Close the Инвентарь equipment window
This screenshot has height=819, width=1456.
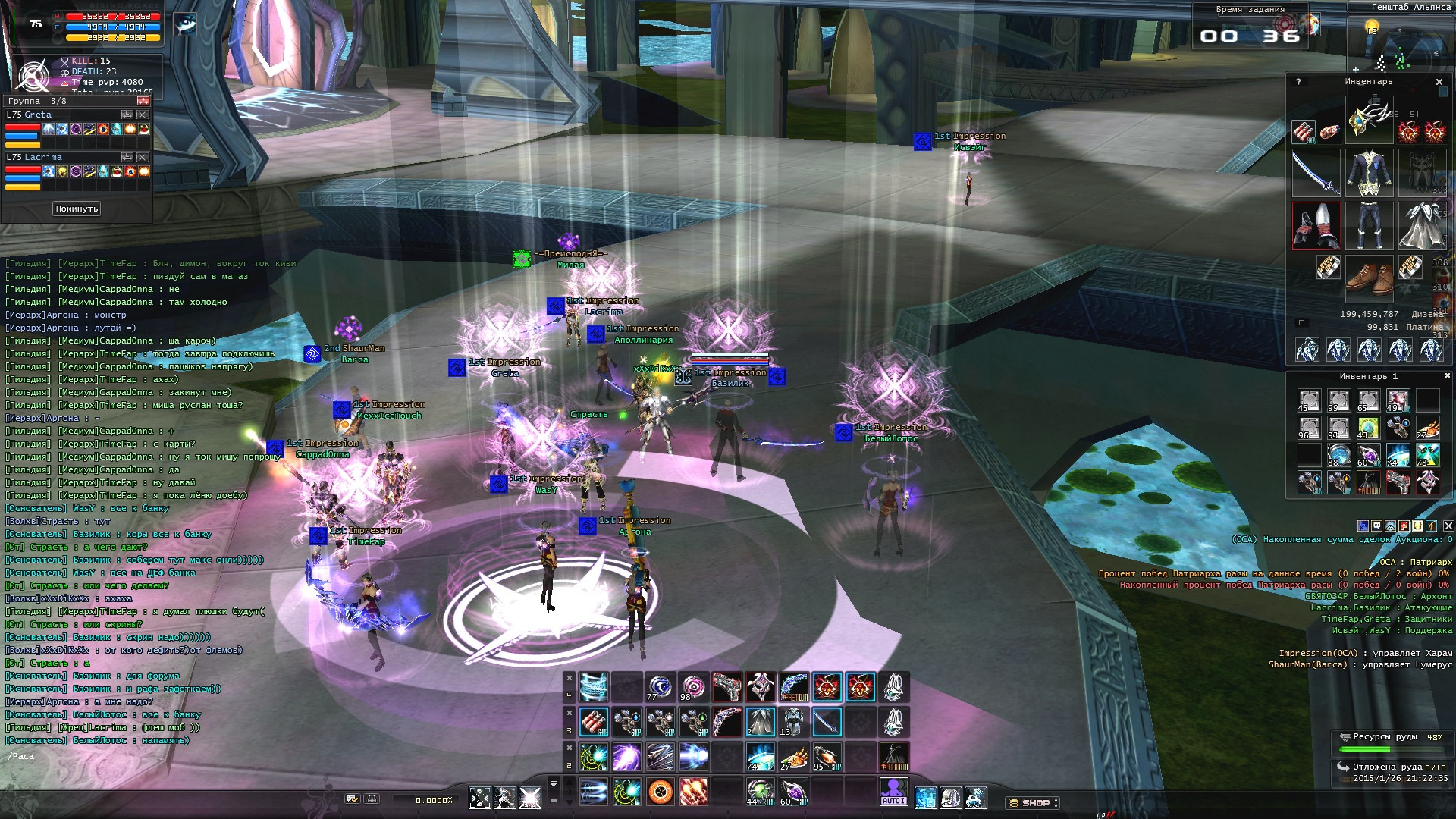(1439, 82)
